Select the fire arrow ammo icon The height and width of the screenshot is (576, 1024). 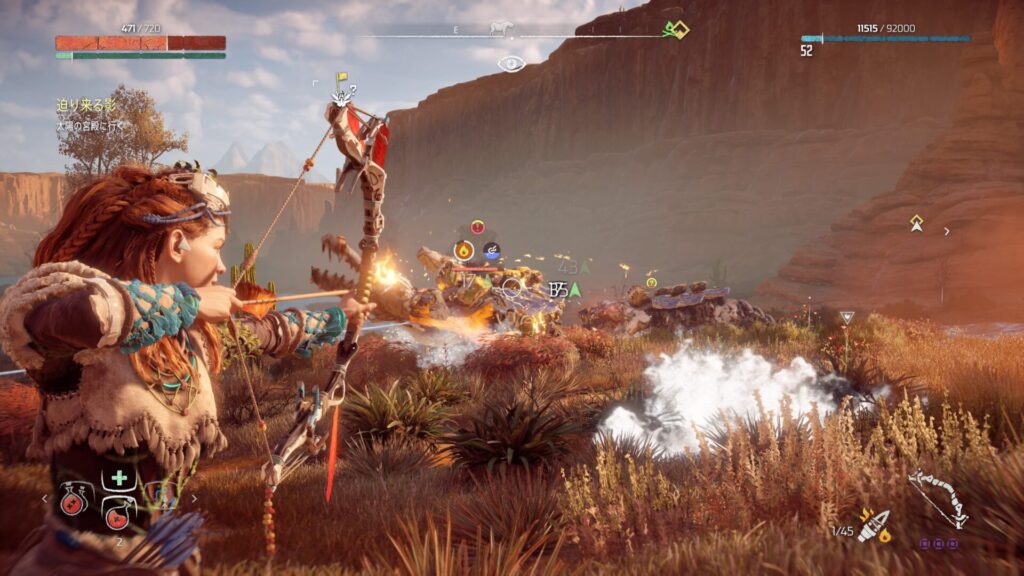tap(874, 526)
